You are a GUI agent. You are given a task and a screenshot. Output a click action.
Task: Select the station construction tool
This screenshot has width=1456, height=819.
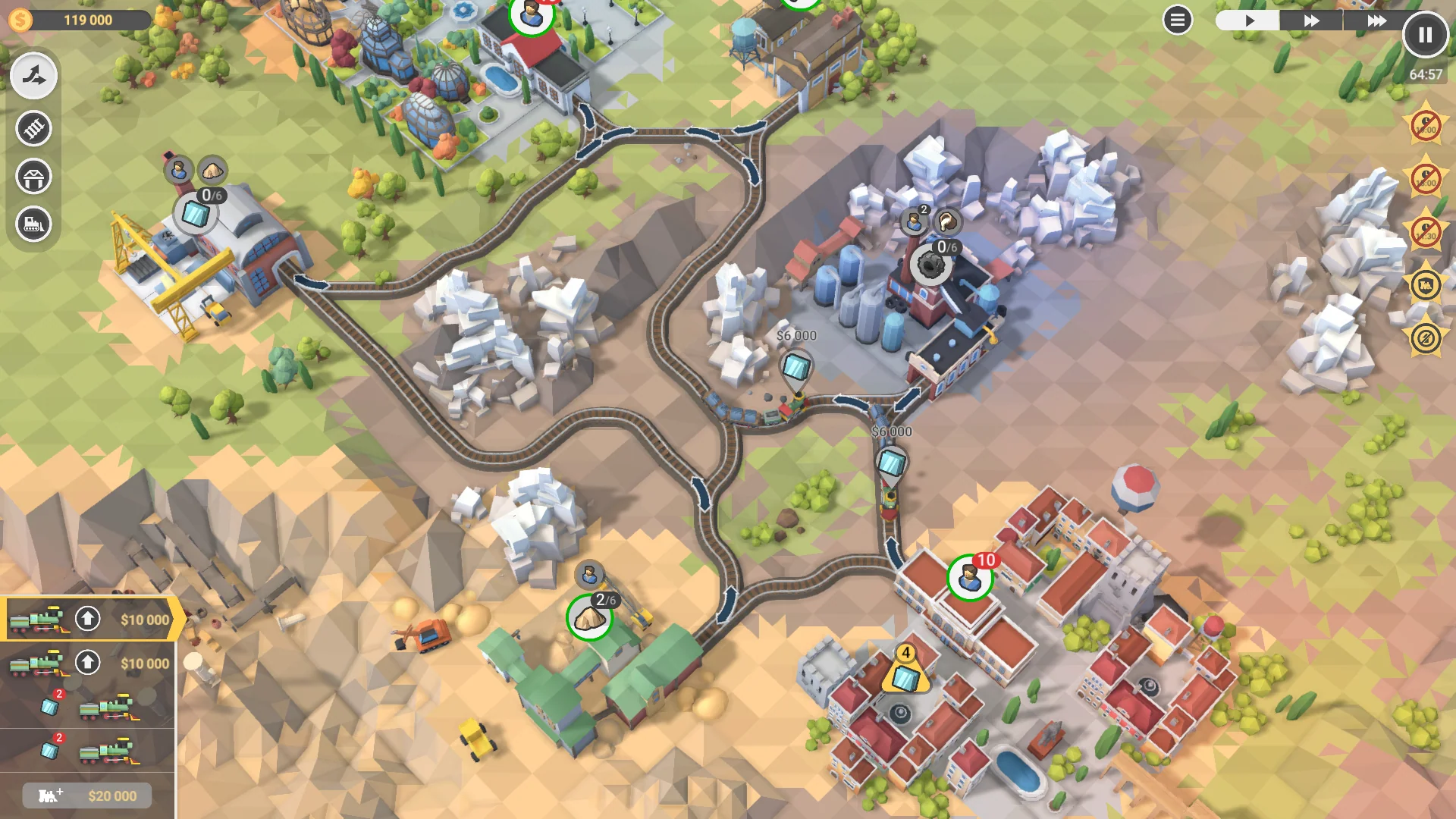pos(33,176)
